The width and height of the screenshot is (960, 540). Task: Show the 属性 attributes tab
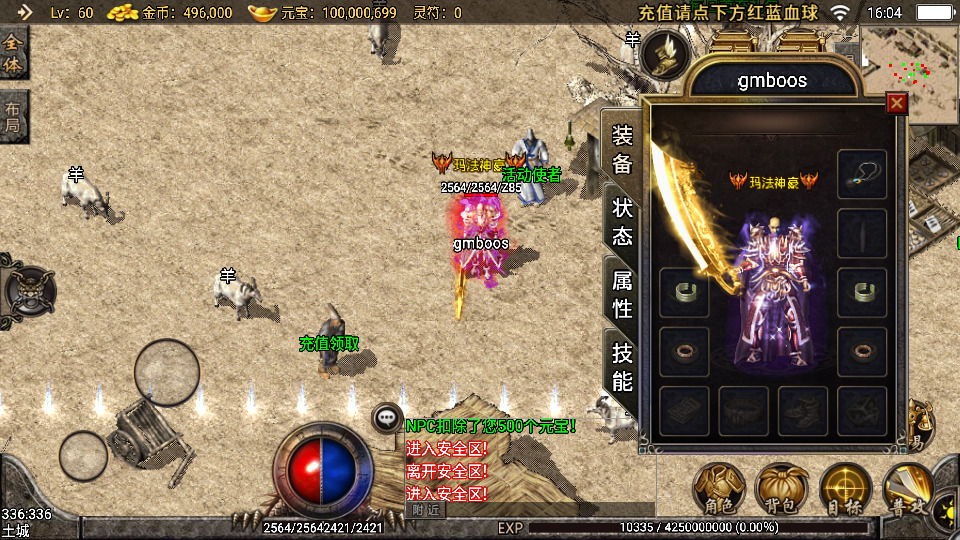pos(622,294)
